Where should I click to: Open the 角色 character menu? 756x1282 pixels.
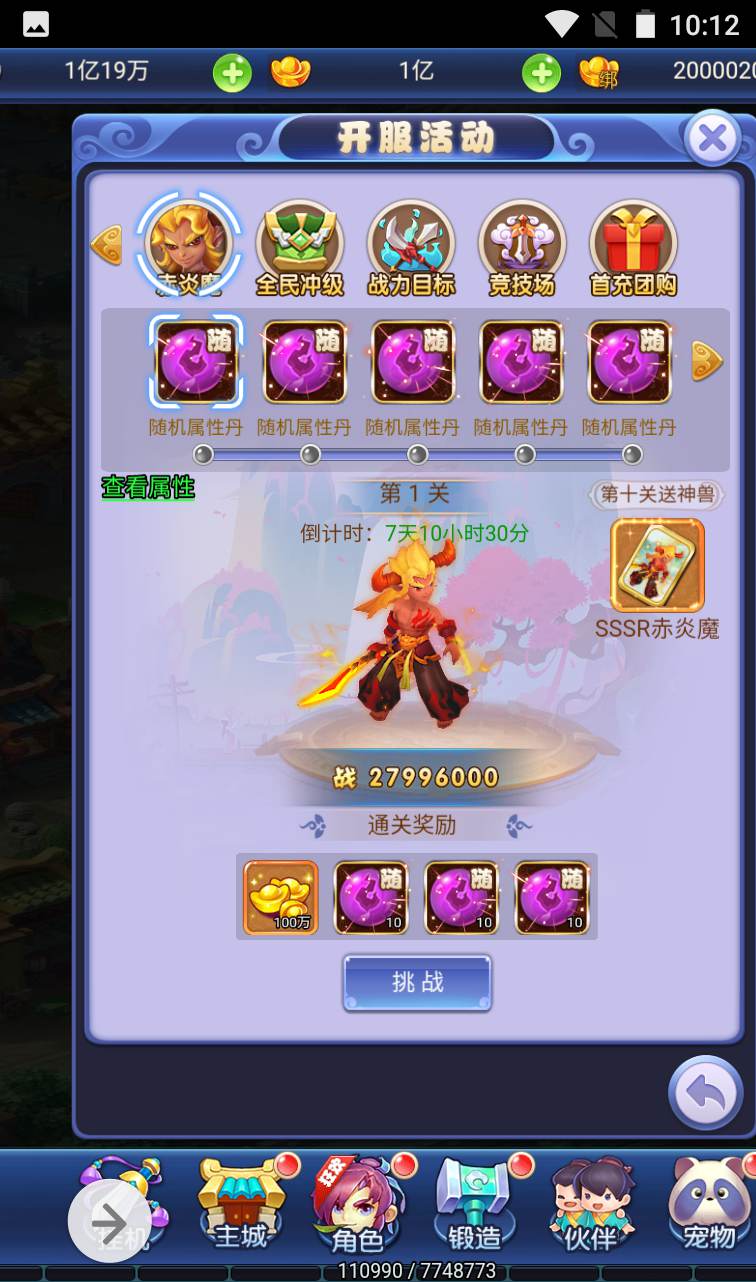tap(358, 1205)
